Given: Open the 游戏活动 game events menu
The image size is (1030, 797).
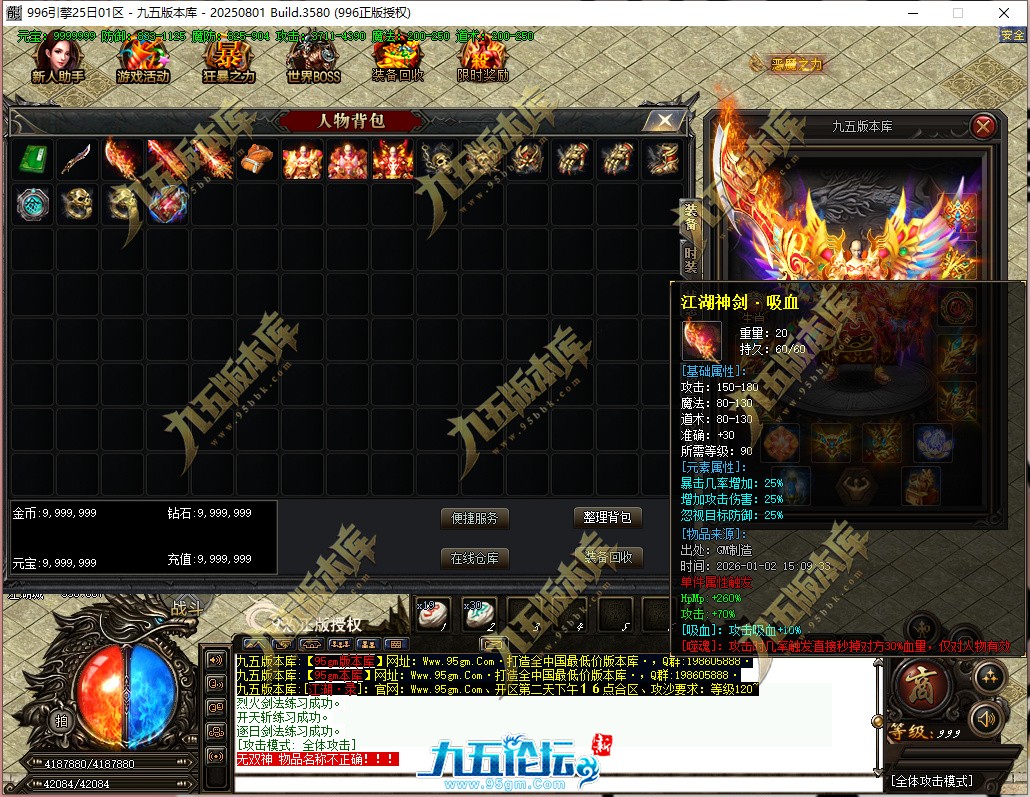Looking at the screenshot, I should click(143, 61).
